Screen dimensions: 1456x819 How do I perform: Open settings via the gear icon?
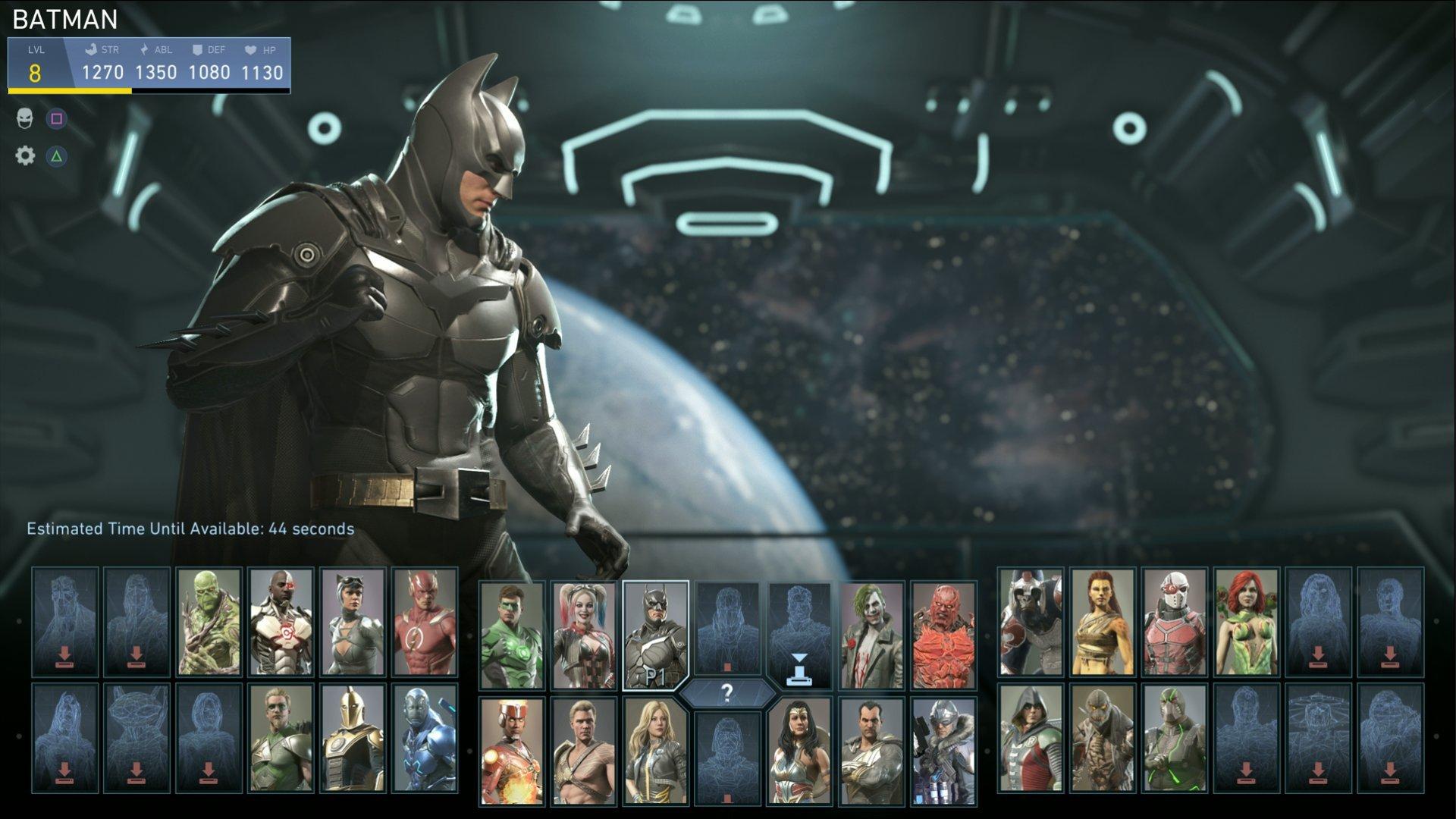pyautogui.click(x=25, y=157)
